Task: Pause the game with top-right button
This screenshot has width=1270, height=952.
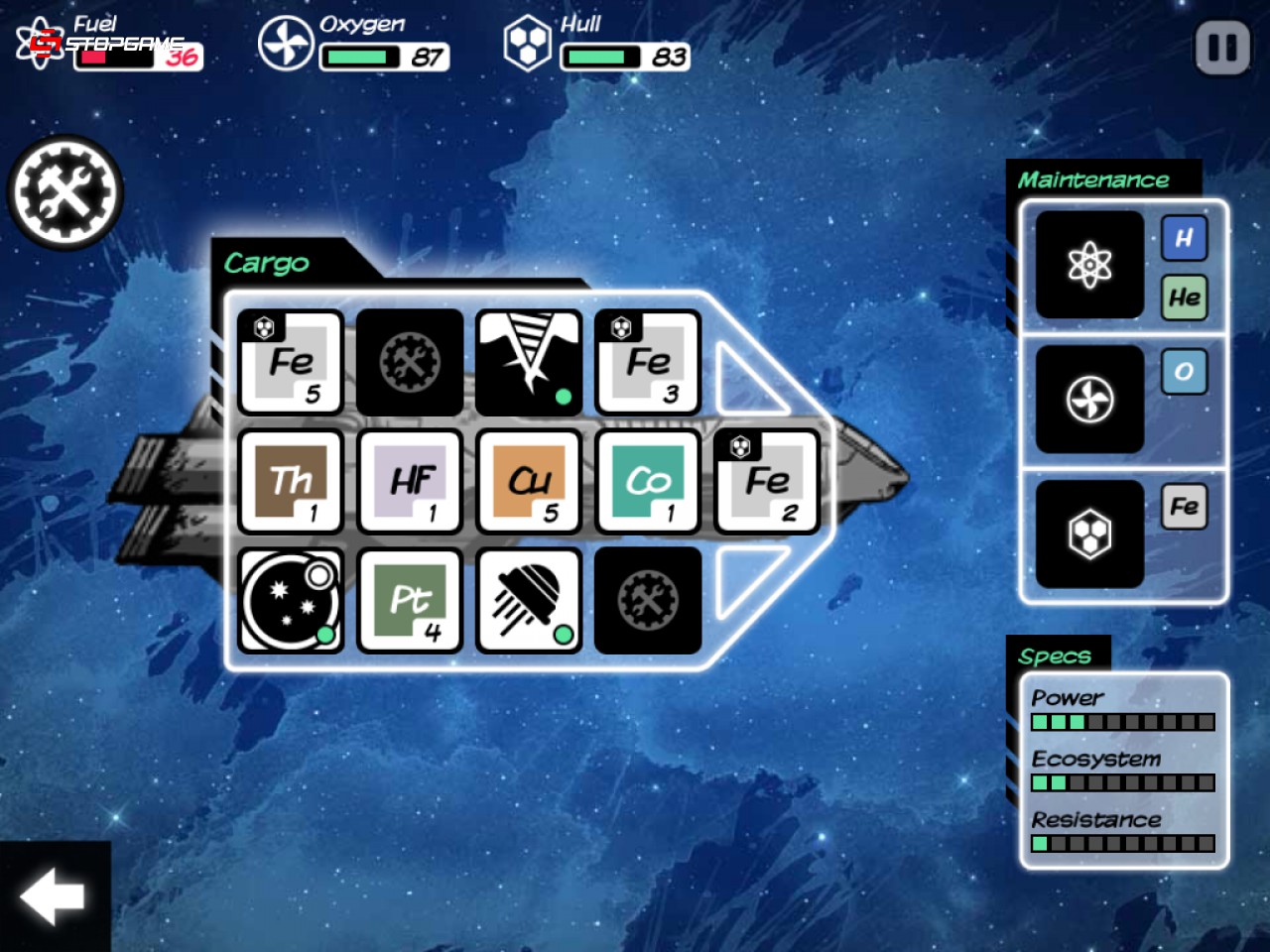Action: click(1220, 47)
